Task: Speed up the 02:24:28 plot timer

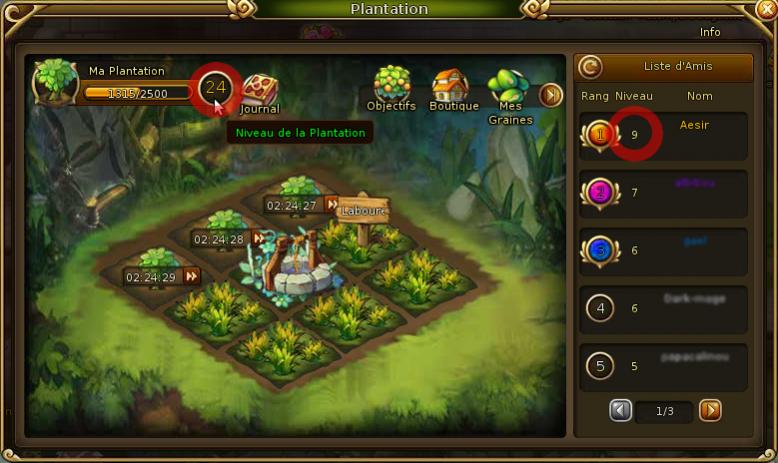Action: [x=259, y=239]
